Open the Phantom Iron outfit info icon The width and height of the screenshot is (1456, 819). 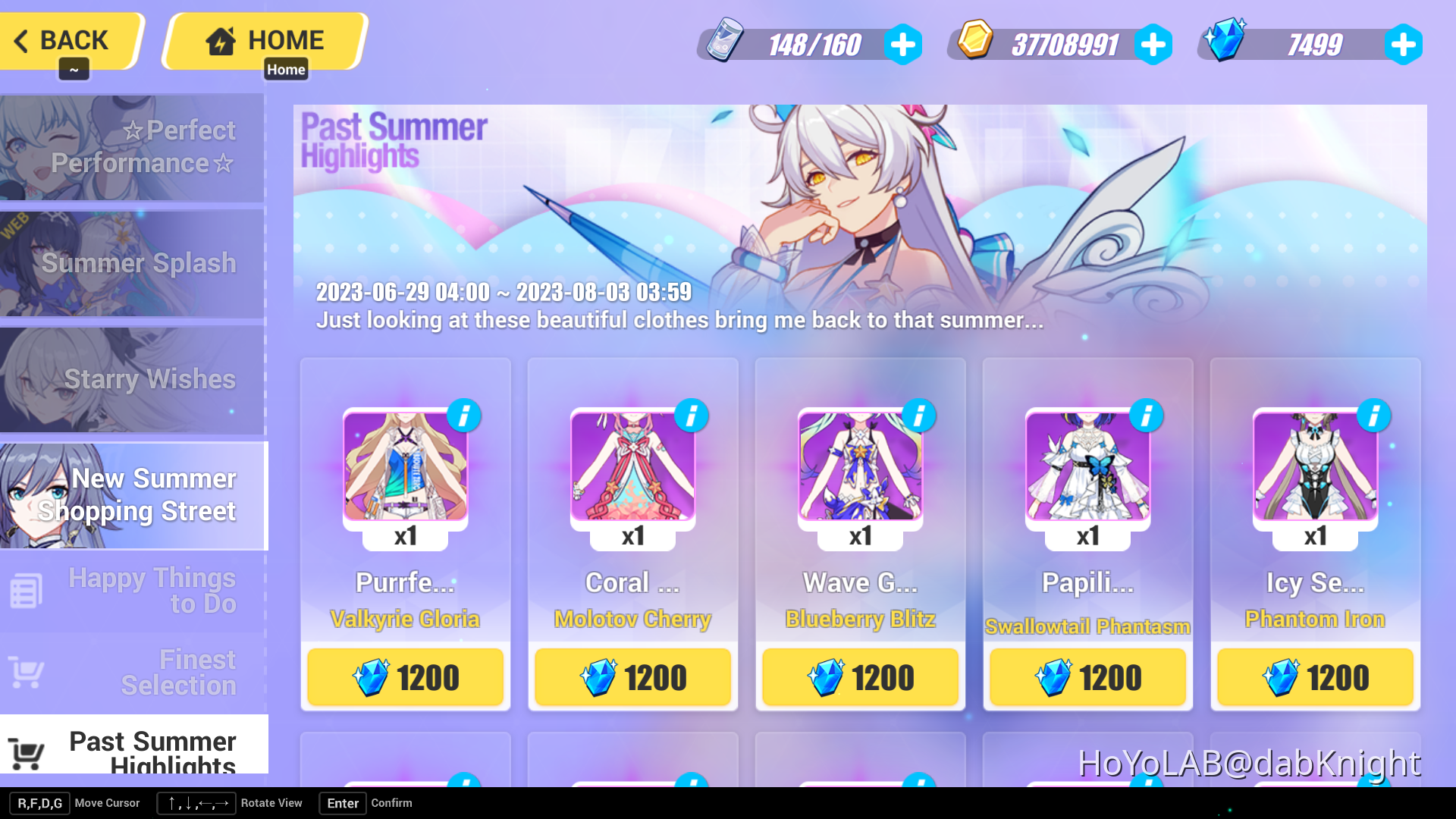tap(1373, 416)
